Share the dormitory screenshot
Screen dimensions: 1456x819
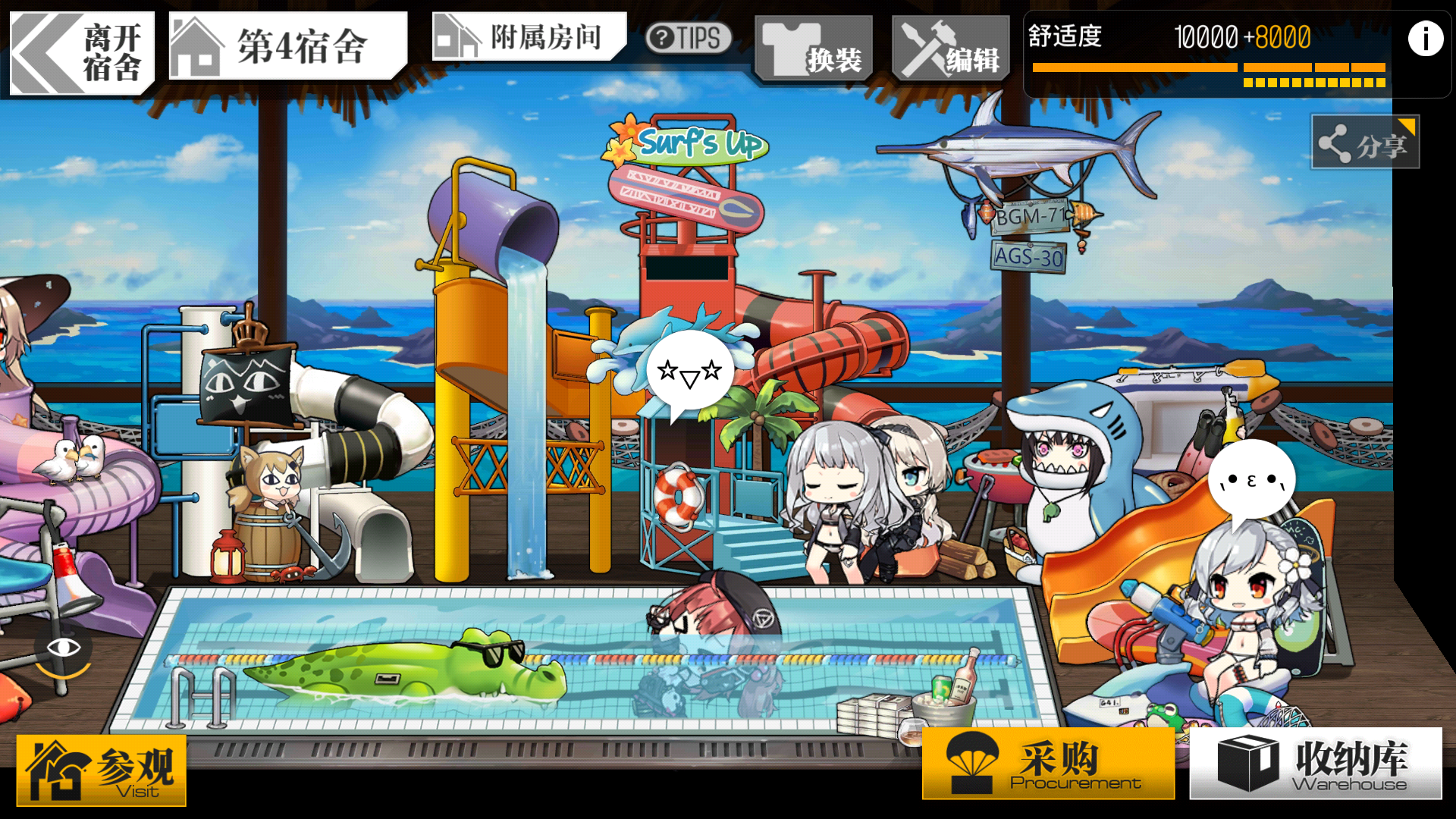point(1365,143)
